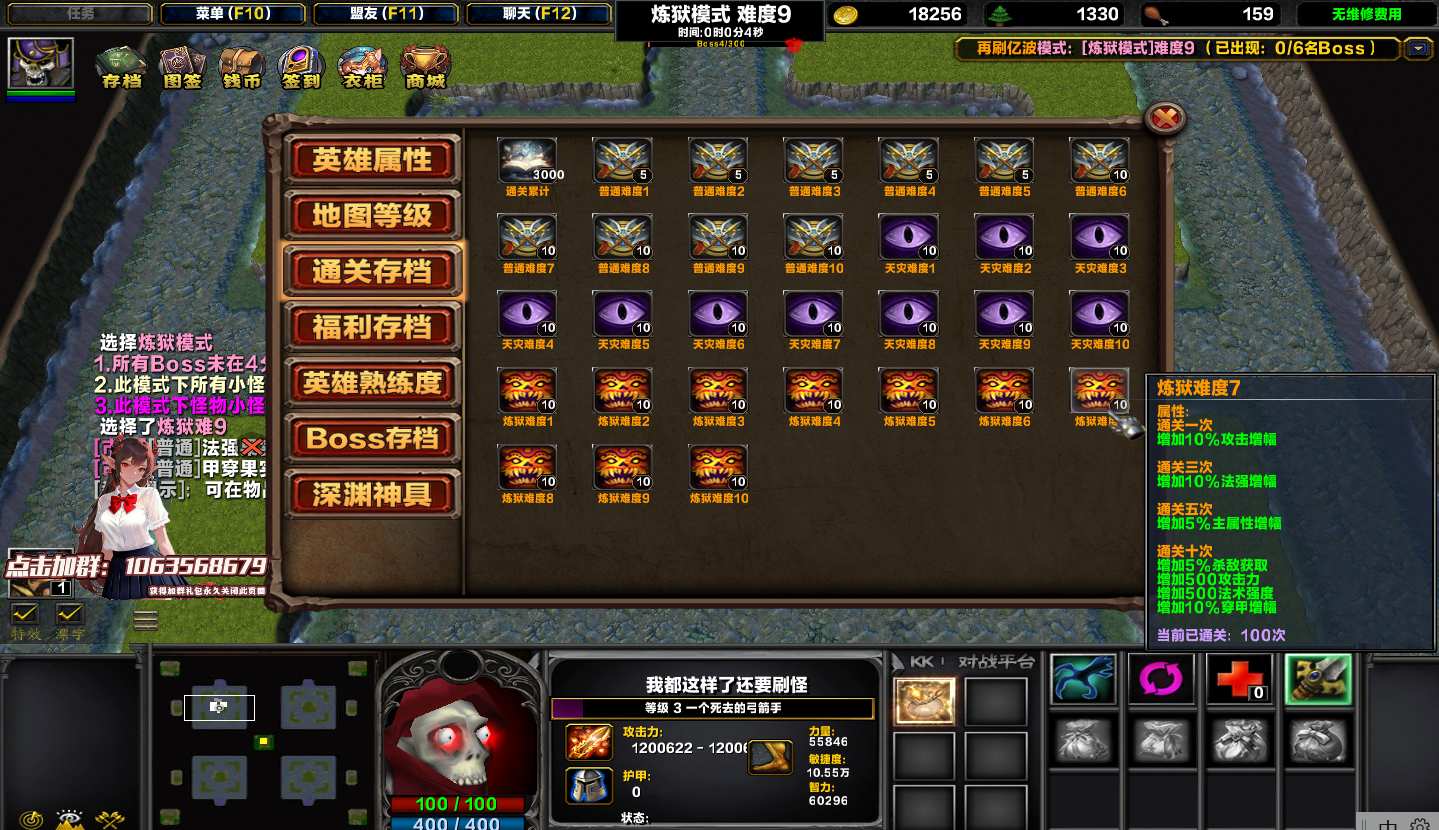The image size is (1439, 830).
Task: Click the 存档 save icon
Action: [x=122, y=66]
